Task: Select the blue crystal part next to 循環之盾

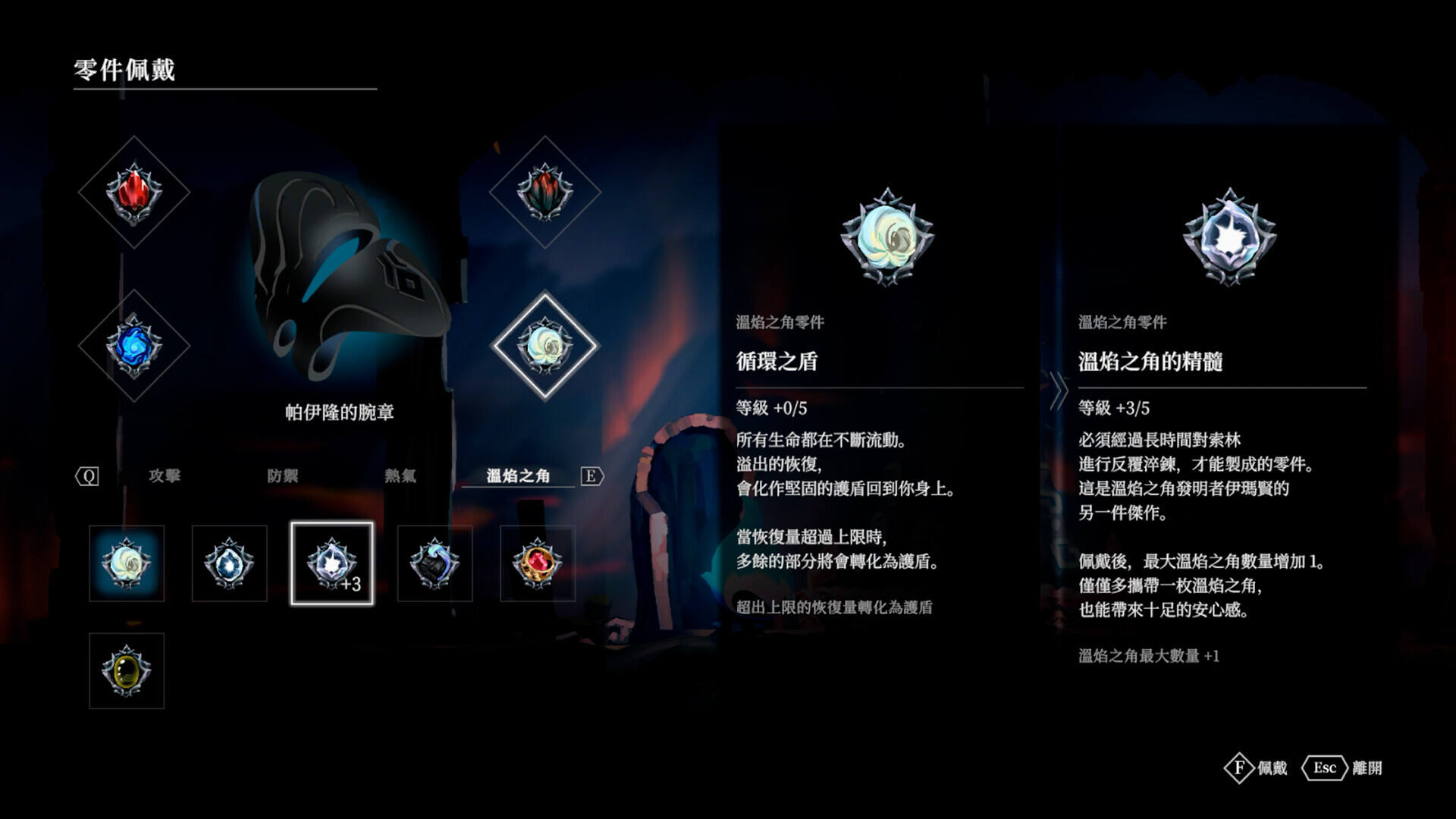Action: click(229, 563)
